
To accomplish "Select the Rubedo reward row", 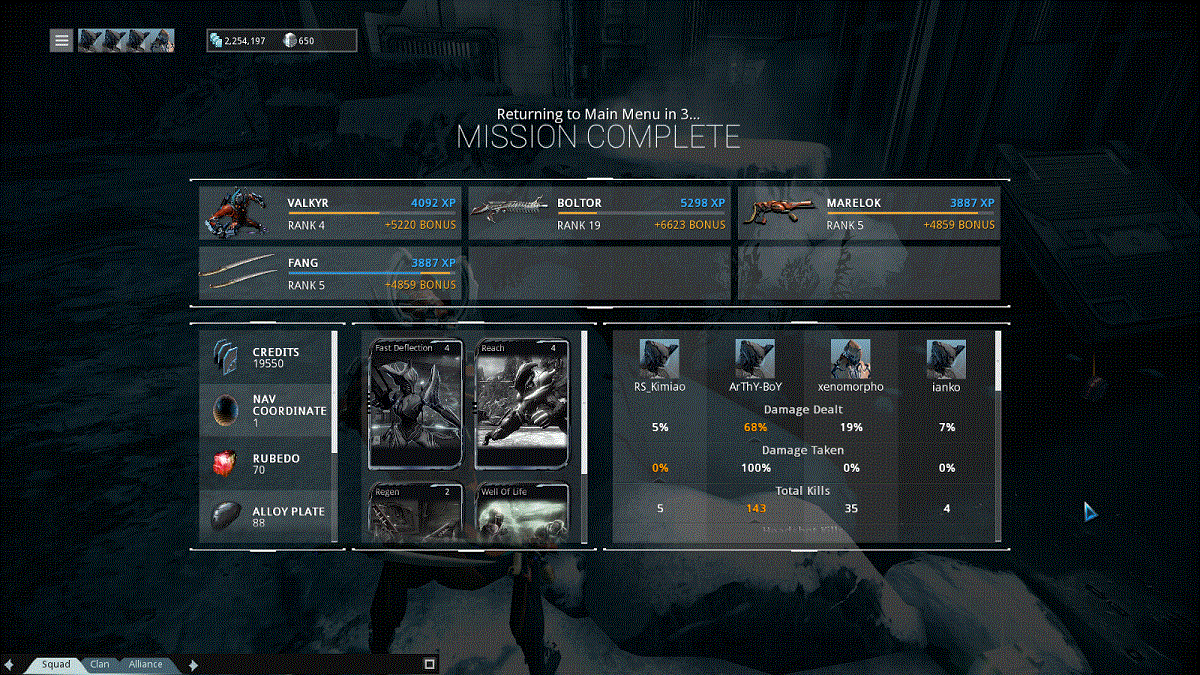I will (x=266, y=464).
